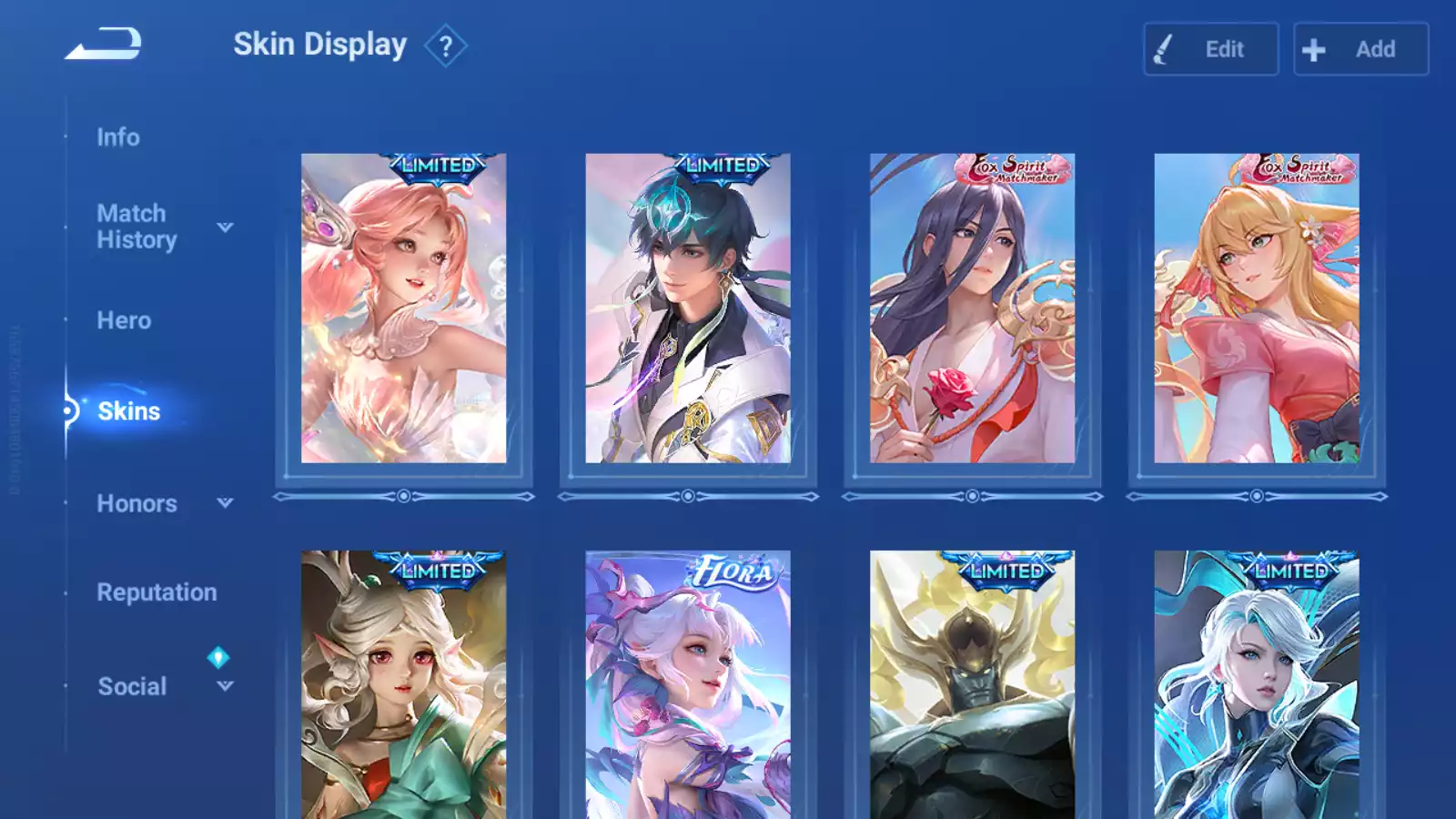Select the Fox Spirit skin holding a rose
Screen dimensions: 1456x819
[x=972, y=308]
